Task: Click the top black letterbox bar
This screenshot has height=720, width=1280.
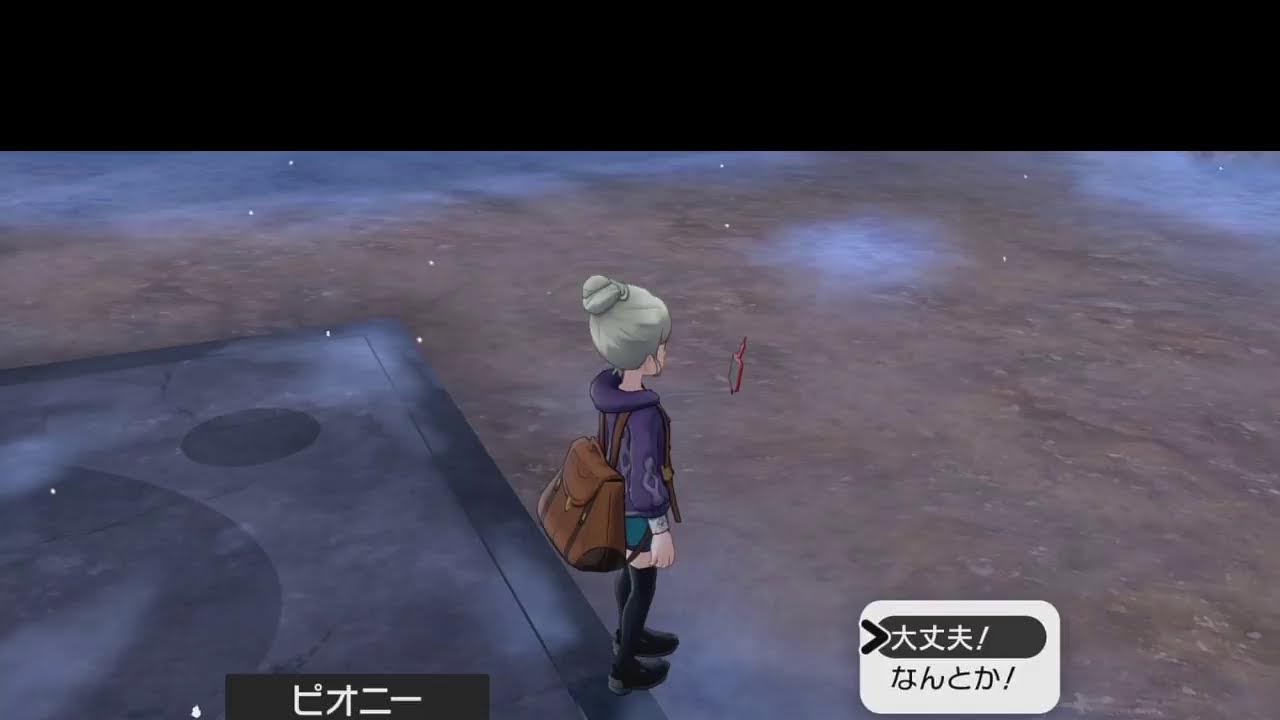Action: 640,70
